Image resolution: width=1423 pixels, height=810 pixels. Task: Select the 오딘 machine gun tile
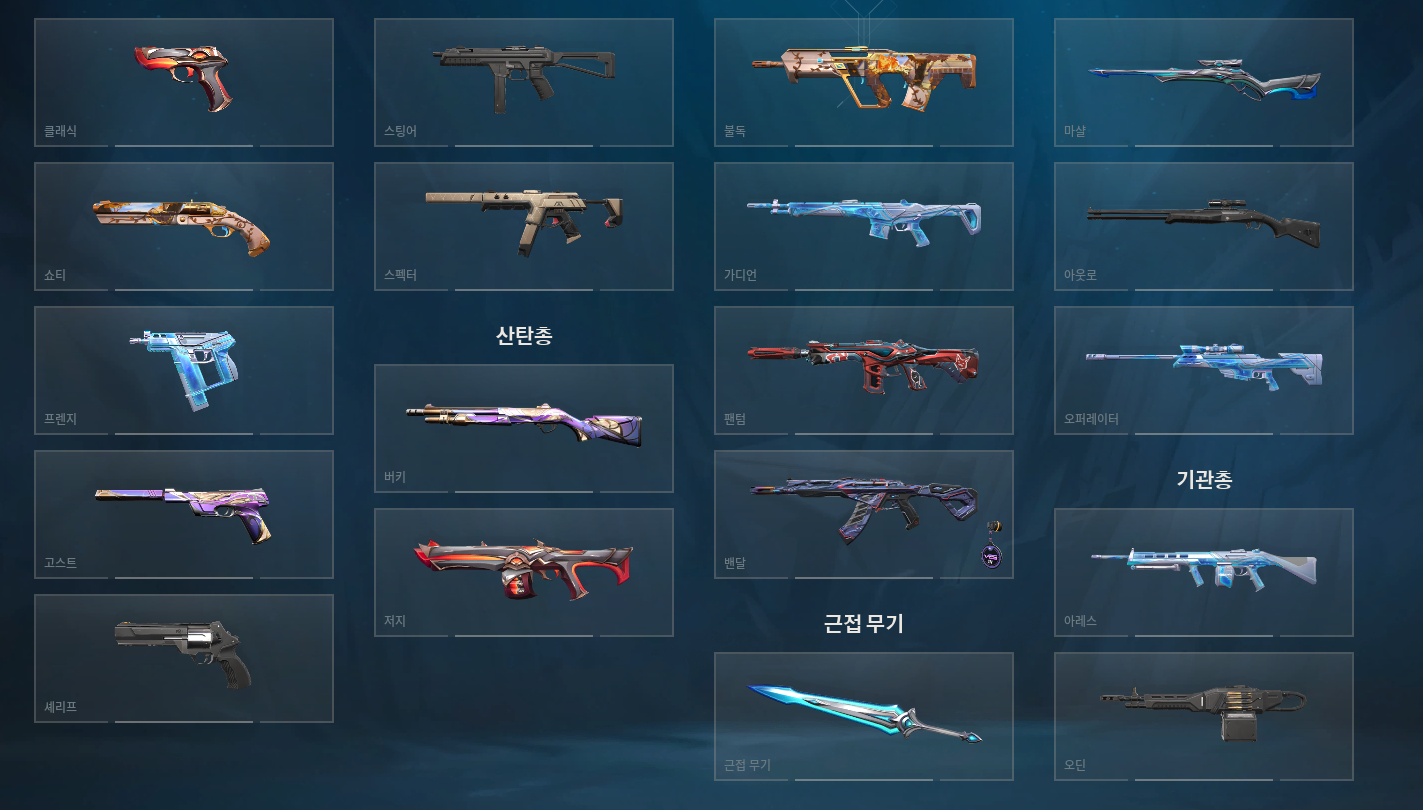click(1204, 716)
